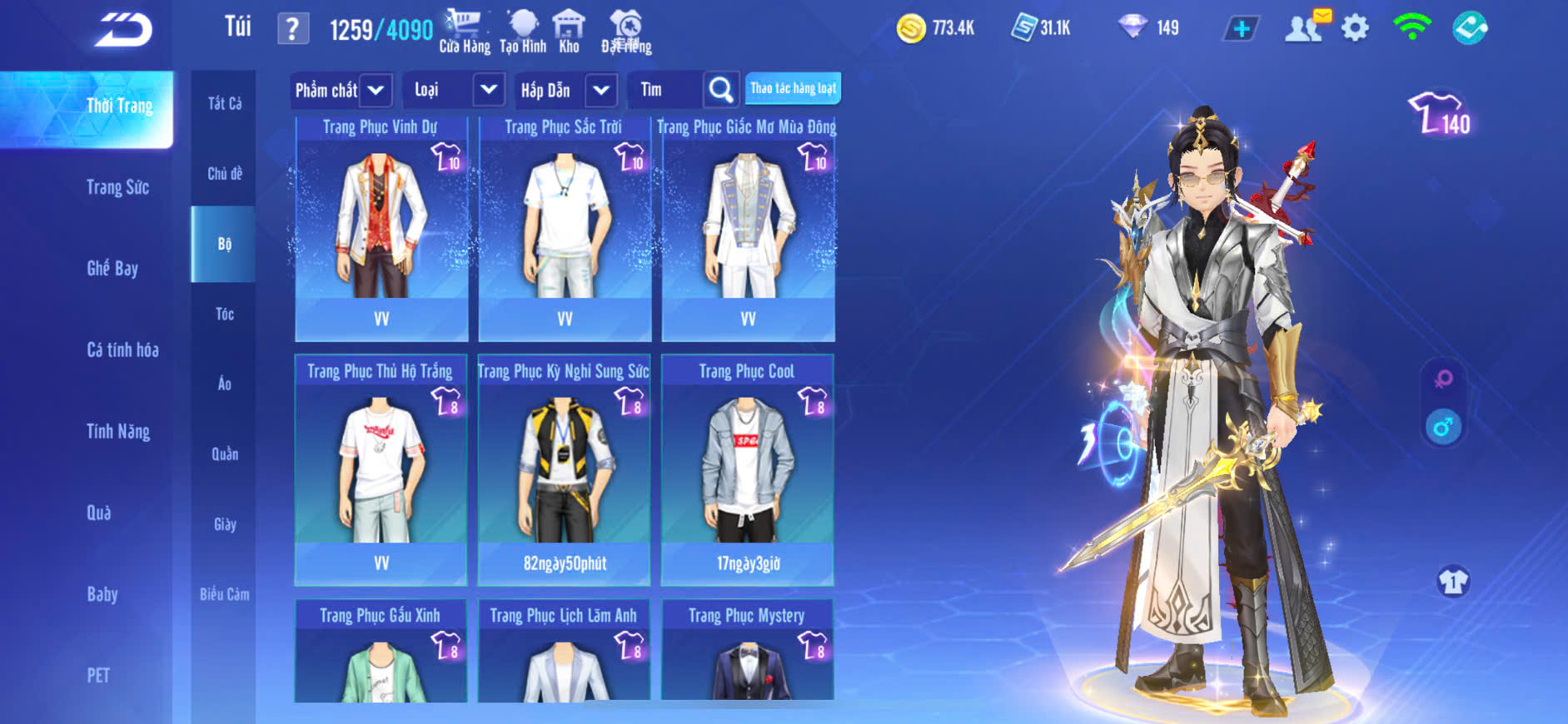The height and width of the screenshot is (724, 1568).
Task: Open the Cá tính hóa category
Action: (x=122, y=350)
